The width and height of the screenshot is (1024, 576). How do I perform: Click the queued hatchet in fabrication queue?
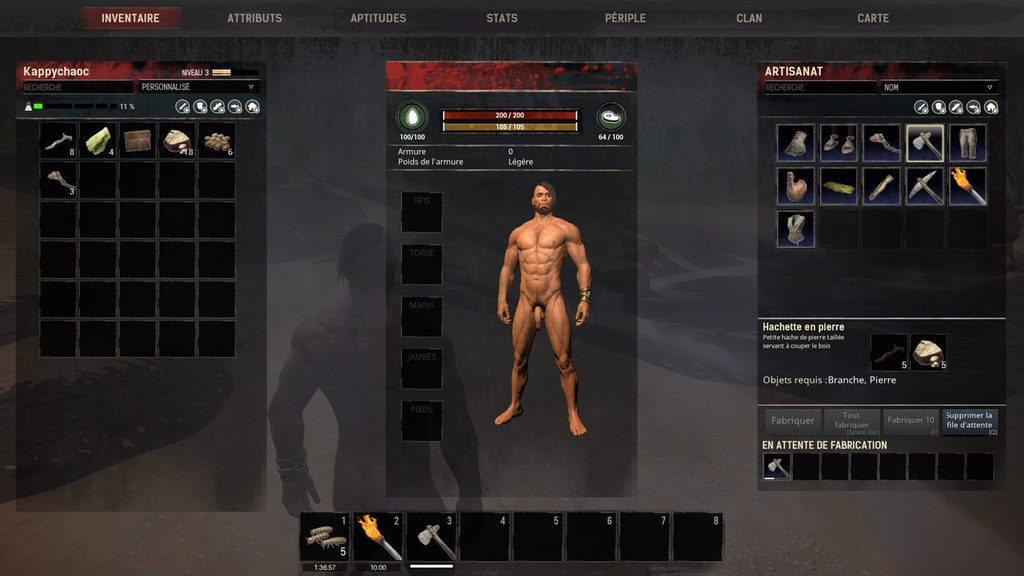[777, 466]
